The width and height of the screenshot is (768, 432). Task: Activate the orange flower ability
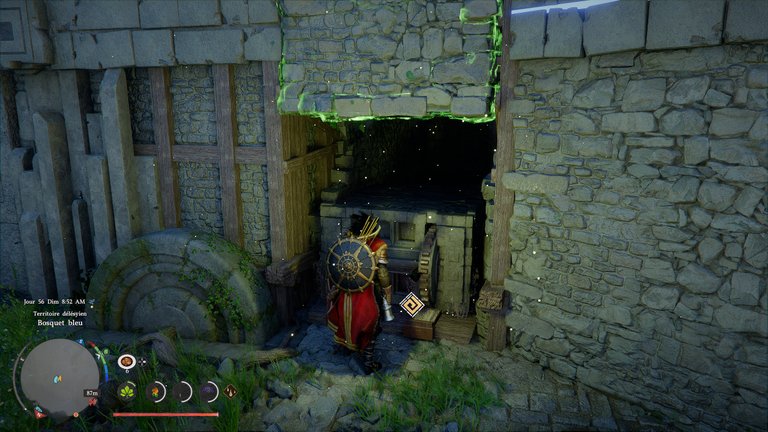156,391
